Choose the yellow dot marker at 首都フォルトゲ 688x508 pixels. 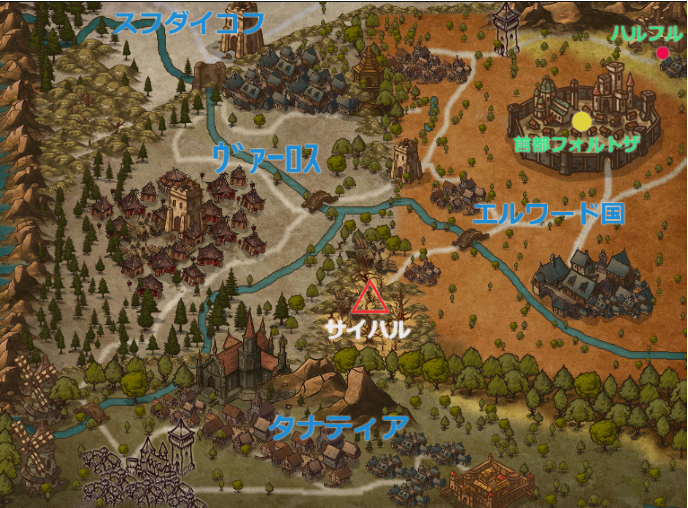pyautogui.click(x=582, y=121)
